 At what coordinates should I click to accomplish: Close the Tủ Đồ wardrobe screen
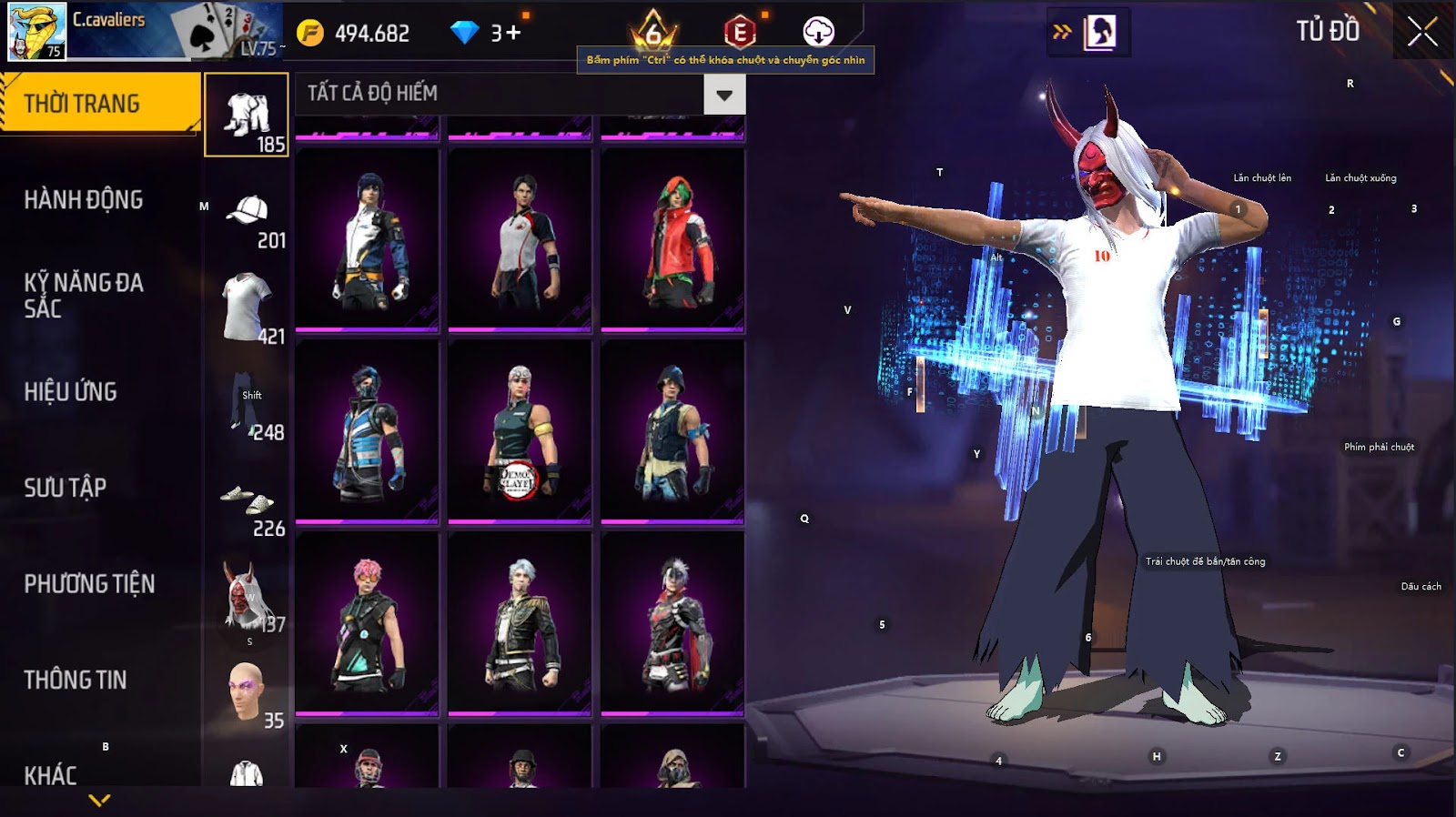(x=1422, y=33)
